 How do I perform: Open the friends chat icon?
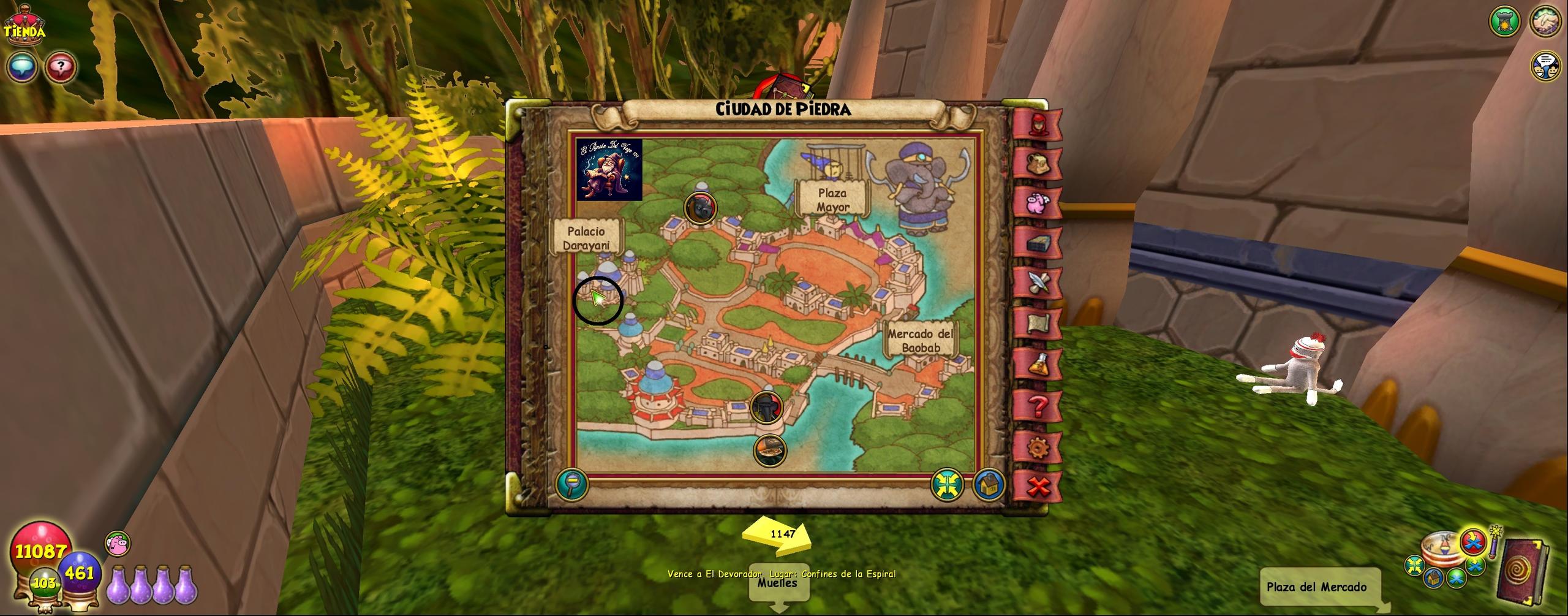click(1545, 65)
